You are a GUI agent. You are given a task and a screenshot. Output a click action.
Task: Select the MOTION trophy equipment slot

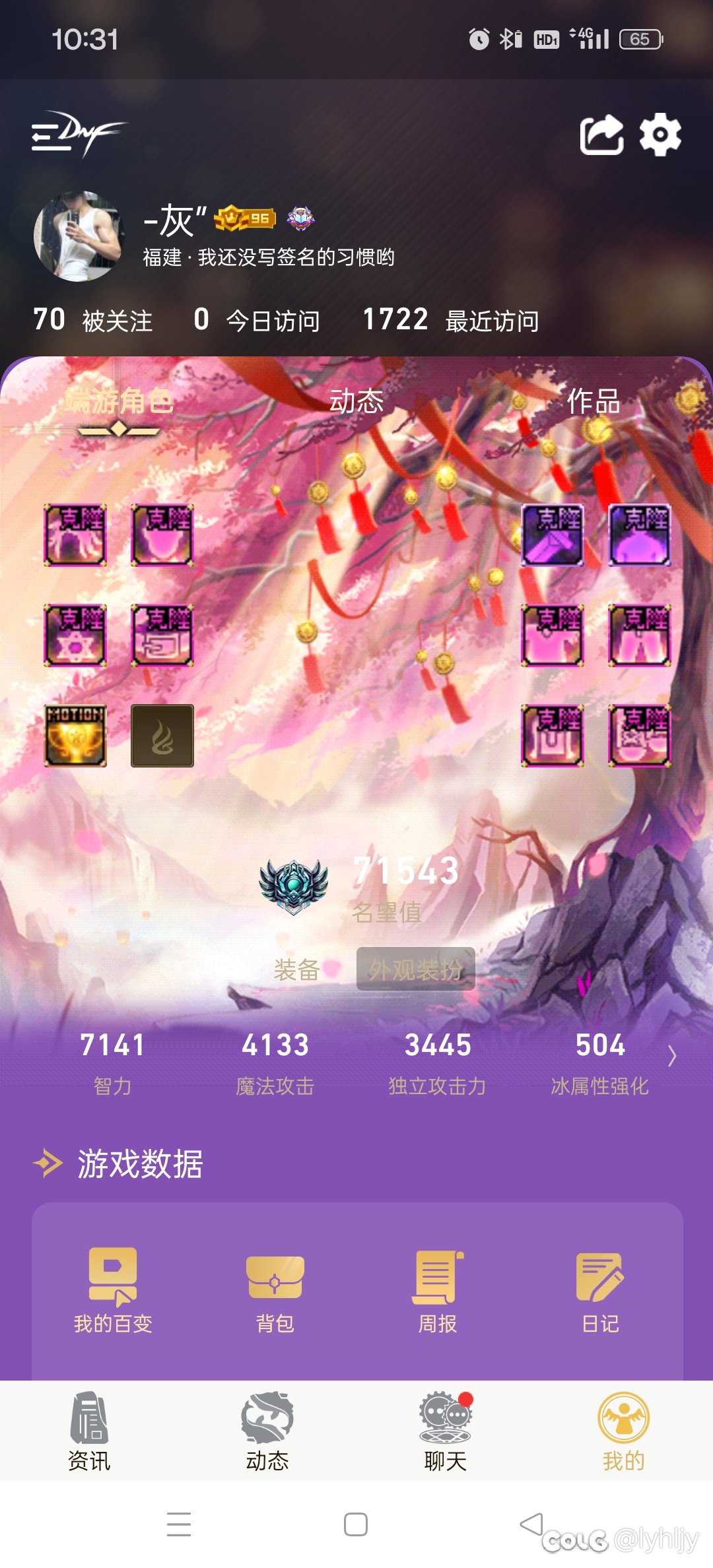click(x=75, y=736)
